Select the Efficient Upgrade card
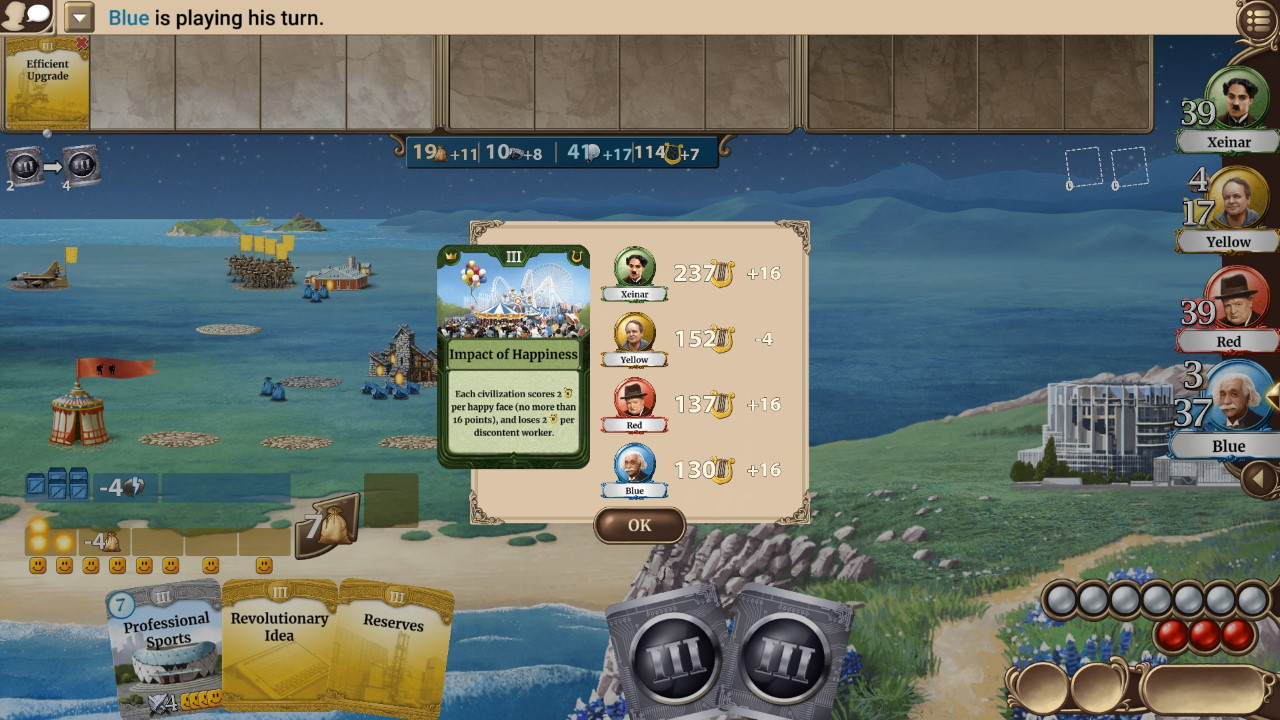Image resolution: width=1280 pixels, height=720 pixels. 47,83
